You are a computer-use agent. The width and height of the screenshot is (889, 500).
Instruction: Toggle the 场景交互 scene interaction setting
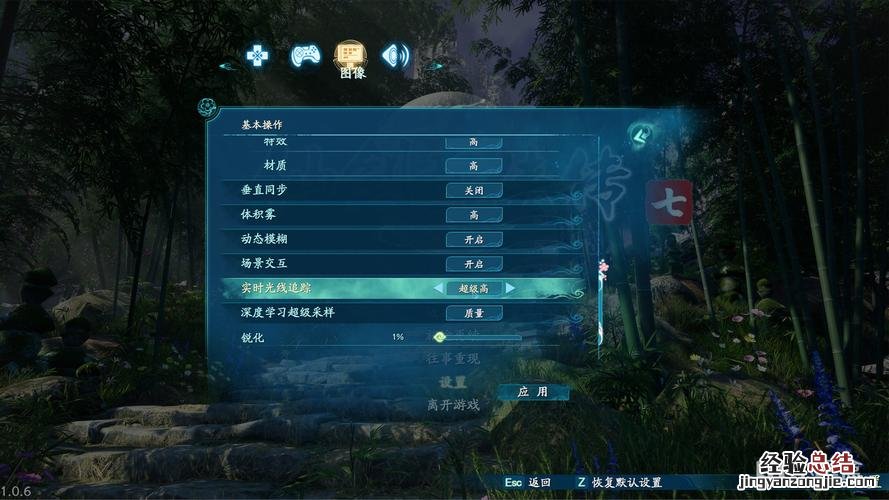point(473,264)
